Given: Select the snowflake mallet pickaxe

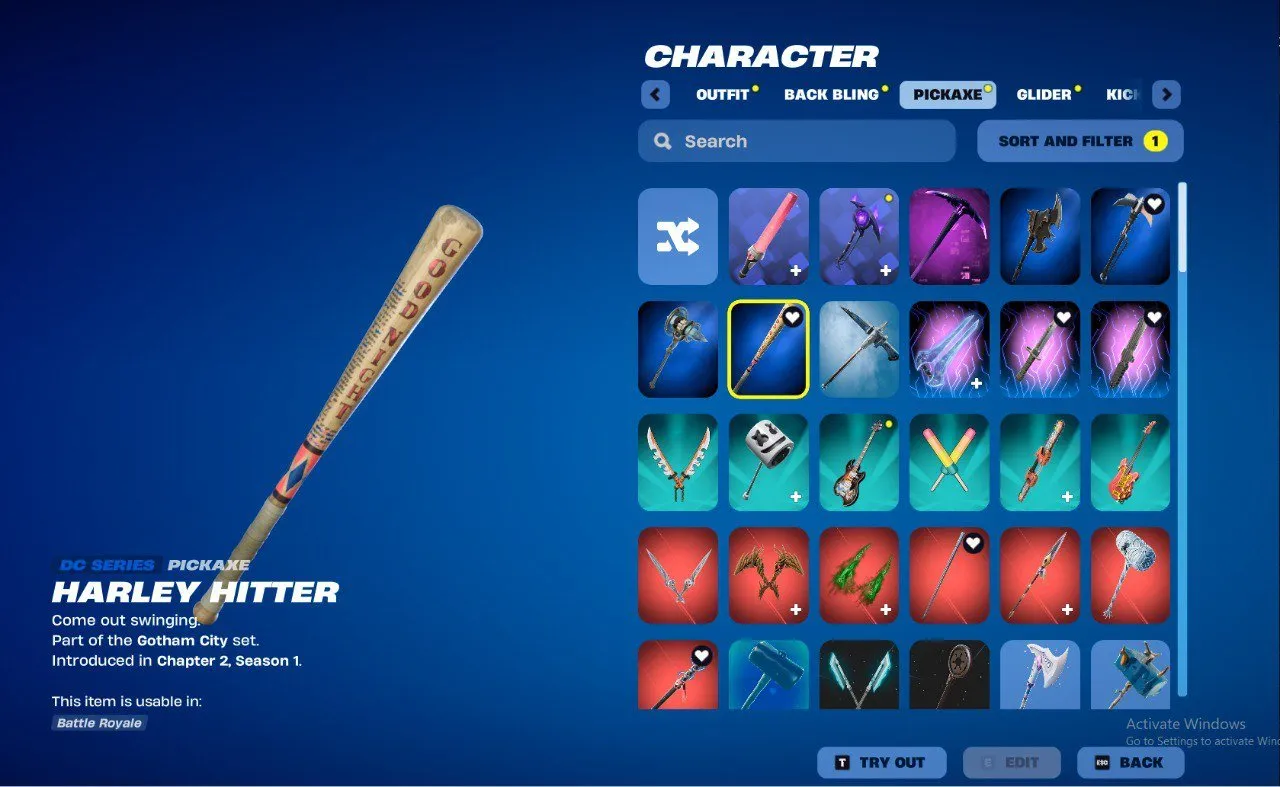Looking at the screenshot, I should [x=1128, y=575].
